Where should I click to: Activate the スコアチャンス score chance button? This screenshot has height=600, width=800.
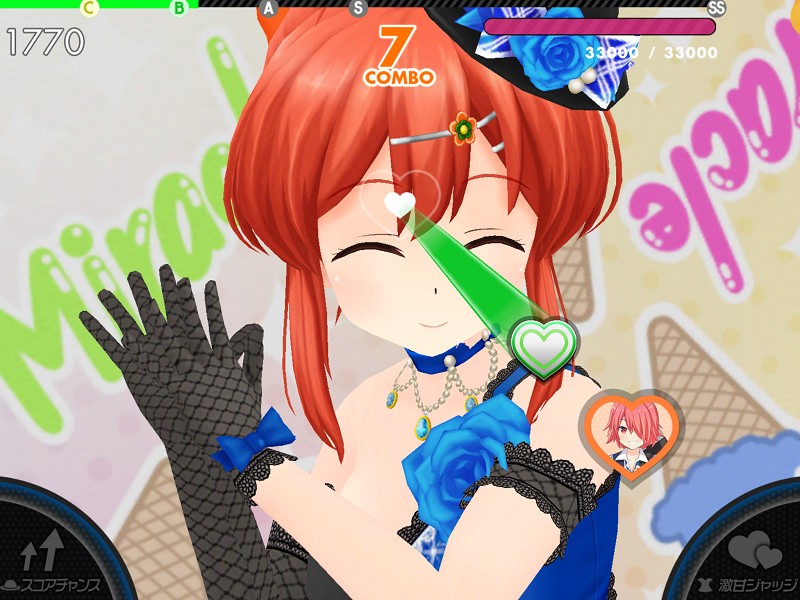click(50, 556)
